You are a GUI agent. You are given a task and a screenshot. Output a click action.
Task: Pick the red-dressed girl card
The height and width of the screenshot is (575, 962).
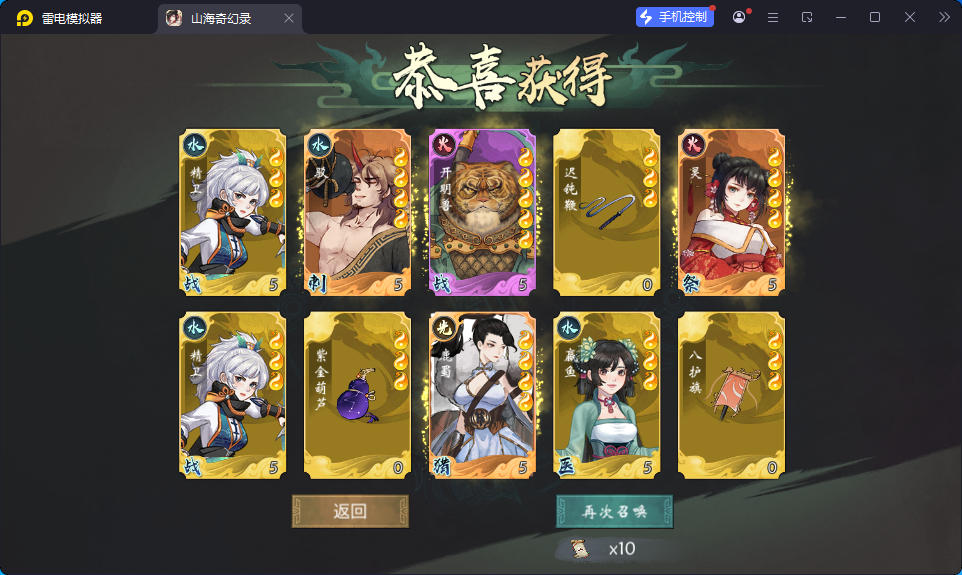click(x=731, y=213)
